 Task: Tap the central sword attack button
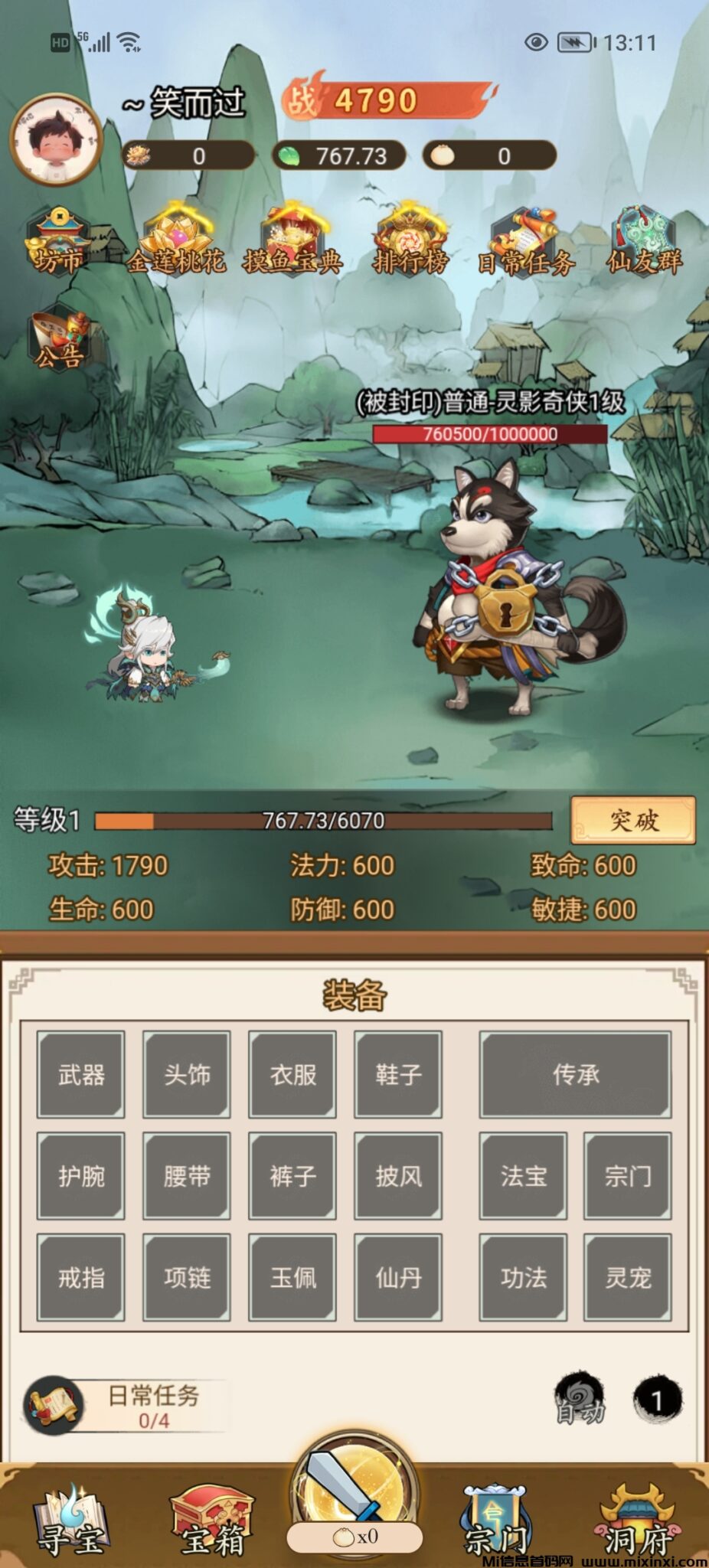pos(354,1493)
